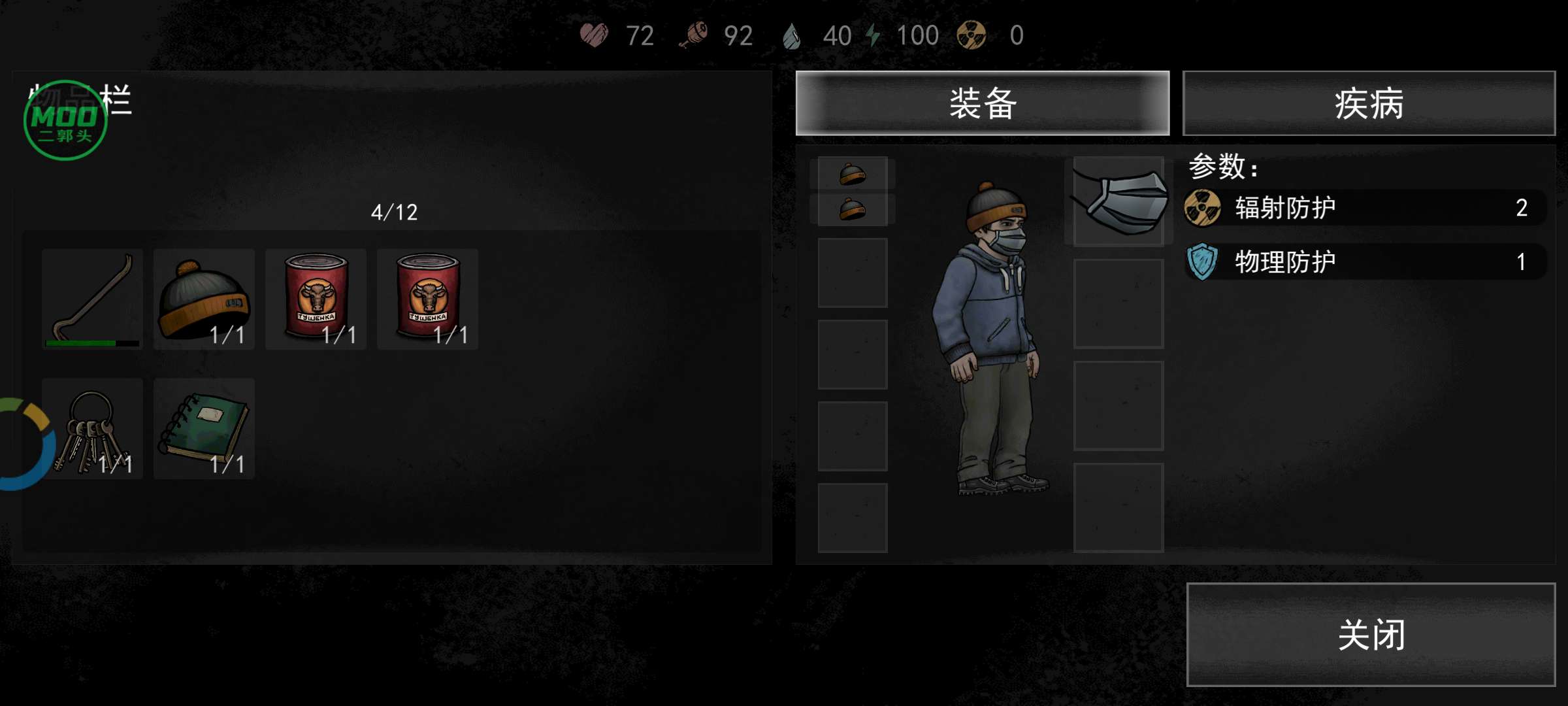The height and width of the screenshot is (706, 1568).
Task: Switch to the 装备 equipment tab
Action: (x=982, y=103)
